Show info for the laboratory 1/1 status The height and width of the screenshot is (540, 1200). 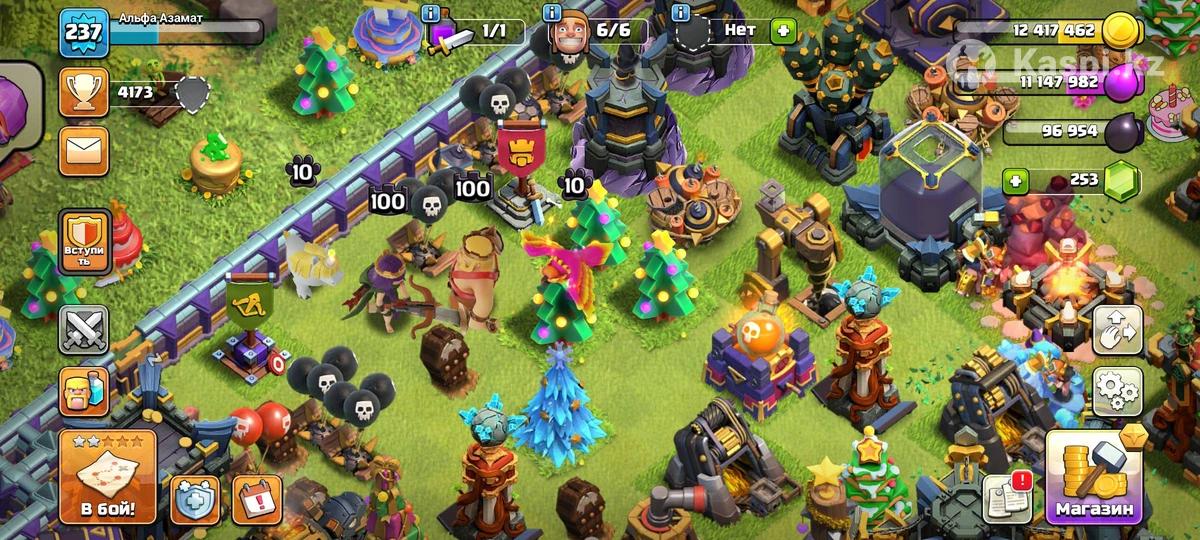[x=431, y=14]
